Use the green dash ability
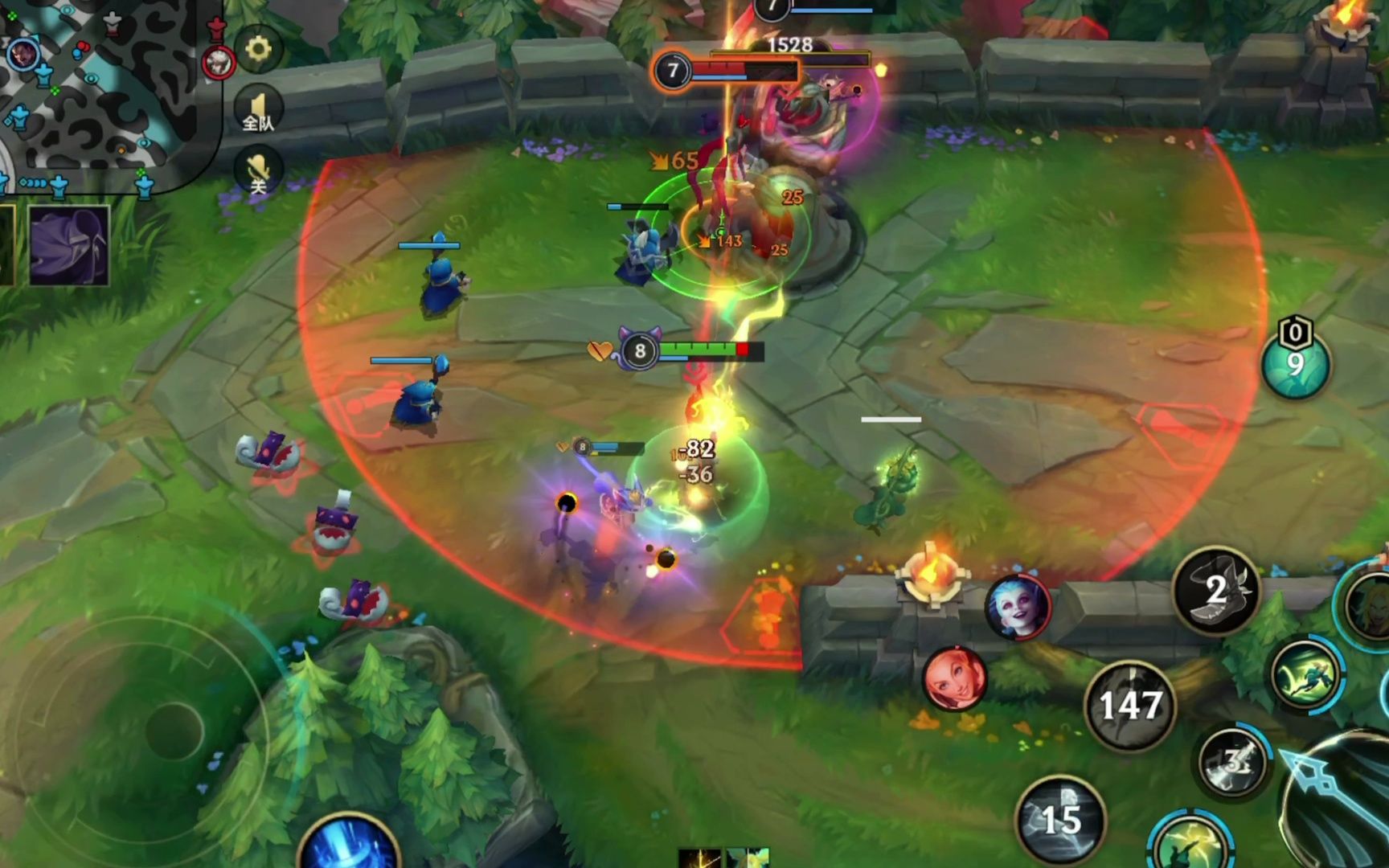Screen dimensions: 1389x868 pyautogui.click(x=1305, y=675)
